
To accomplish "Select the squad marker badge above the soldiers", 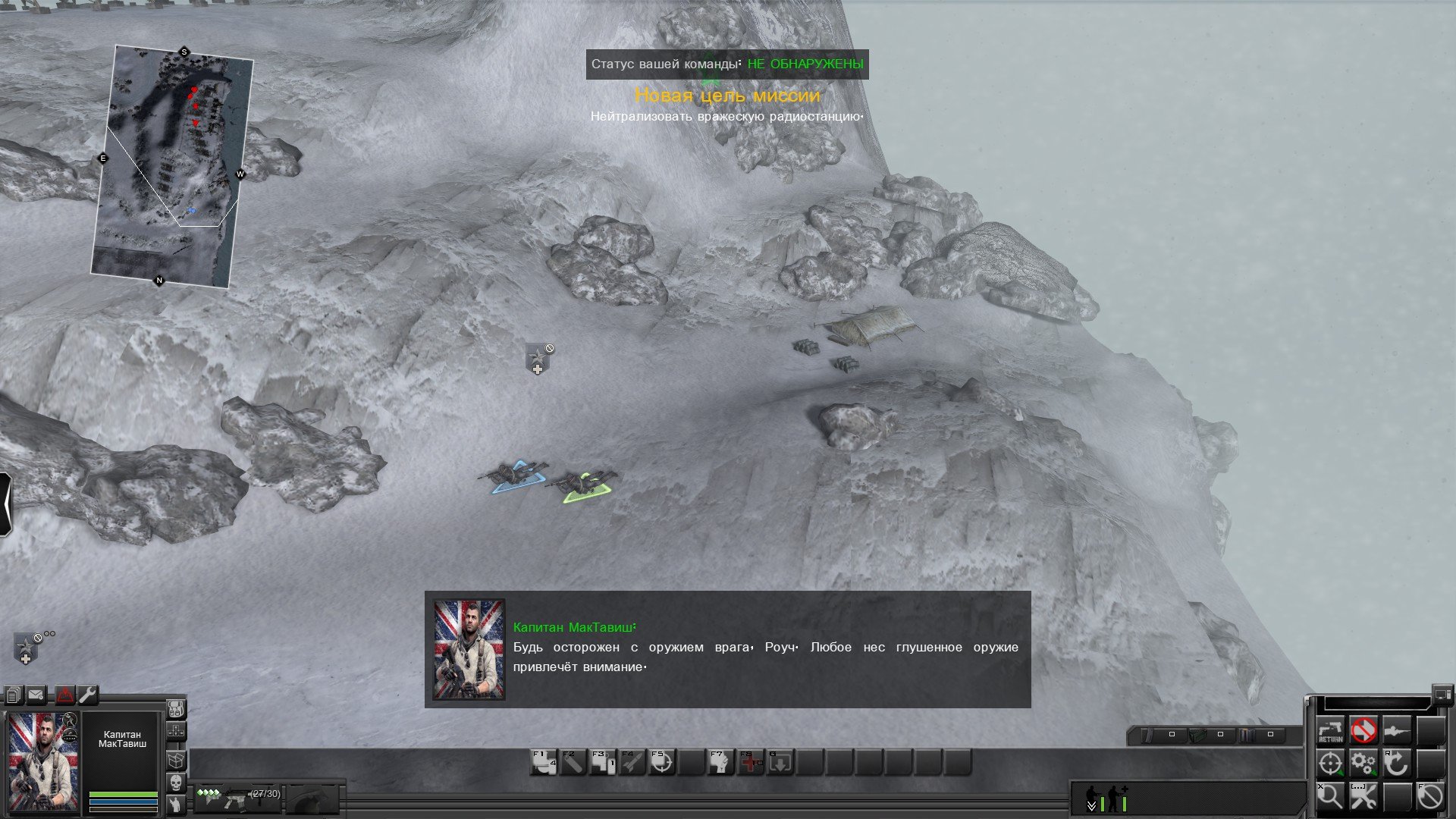I will [x=538, y=359].
